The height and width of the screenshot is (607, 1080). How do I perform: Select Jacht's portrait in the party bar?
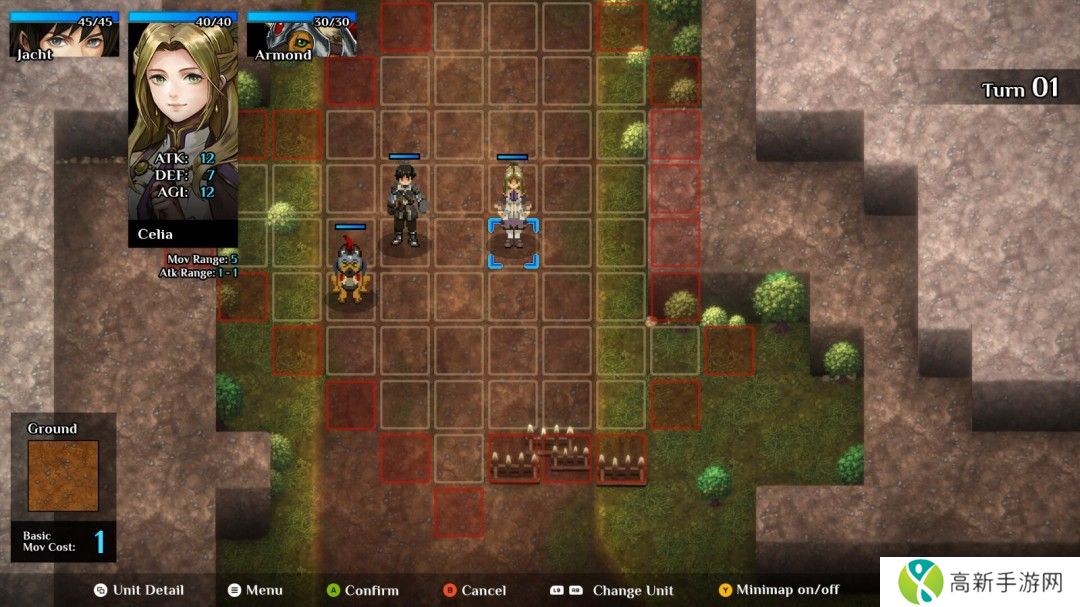[64, 38]
